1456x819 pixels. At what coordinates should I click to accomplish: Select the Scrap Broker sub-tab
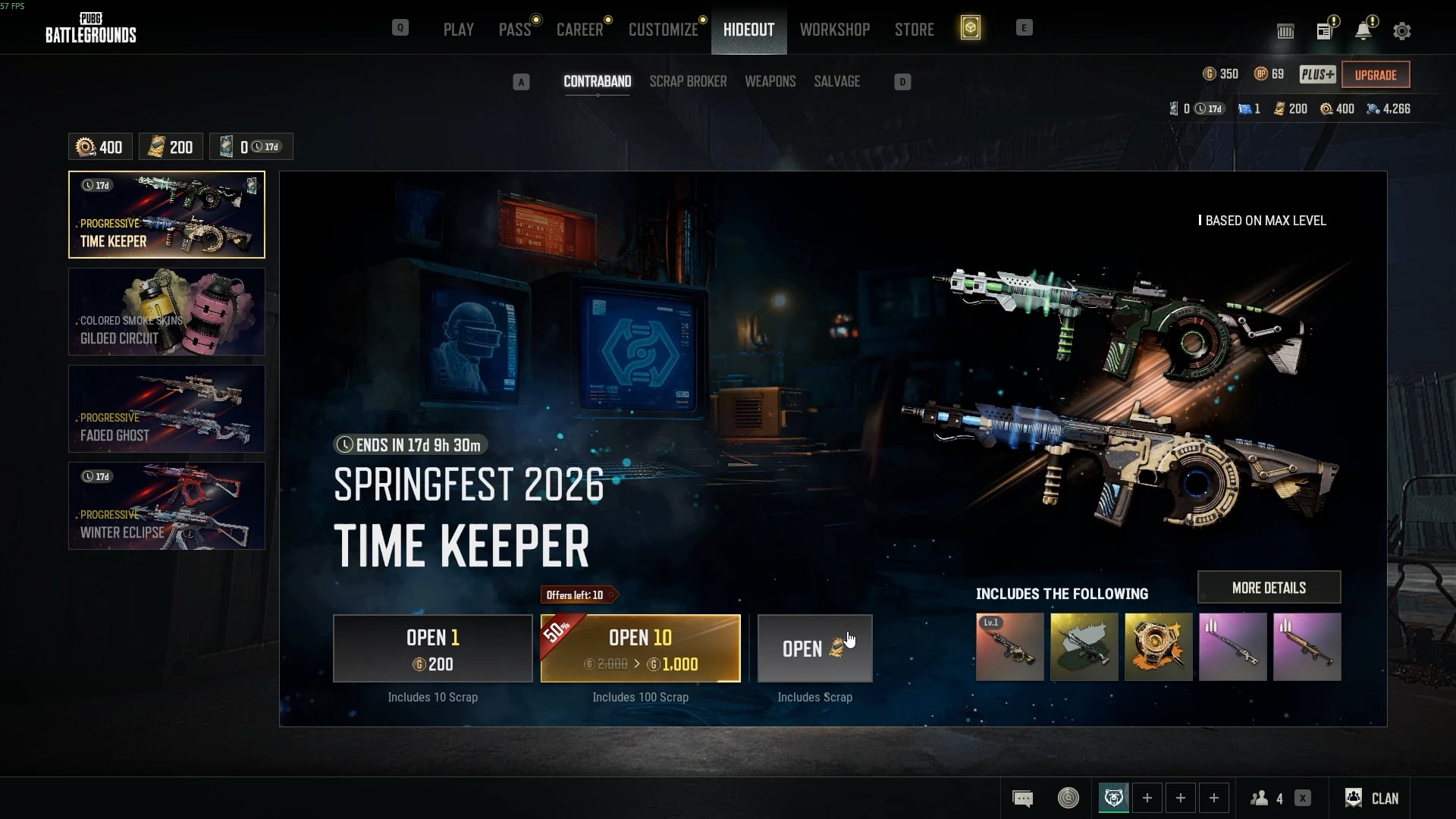688,81
